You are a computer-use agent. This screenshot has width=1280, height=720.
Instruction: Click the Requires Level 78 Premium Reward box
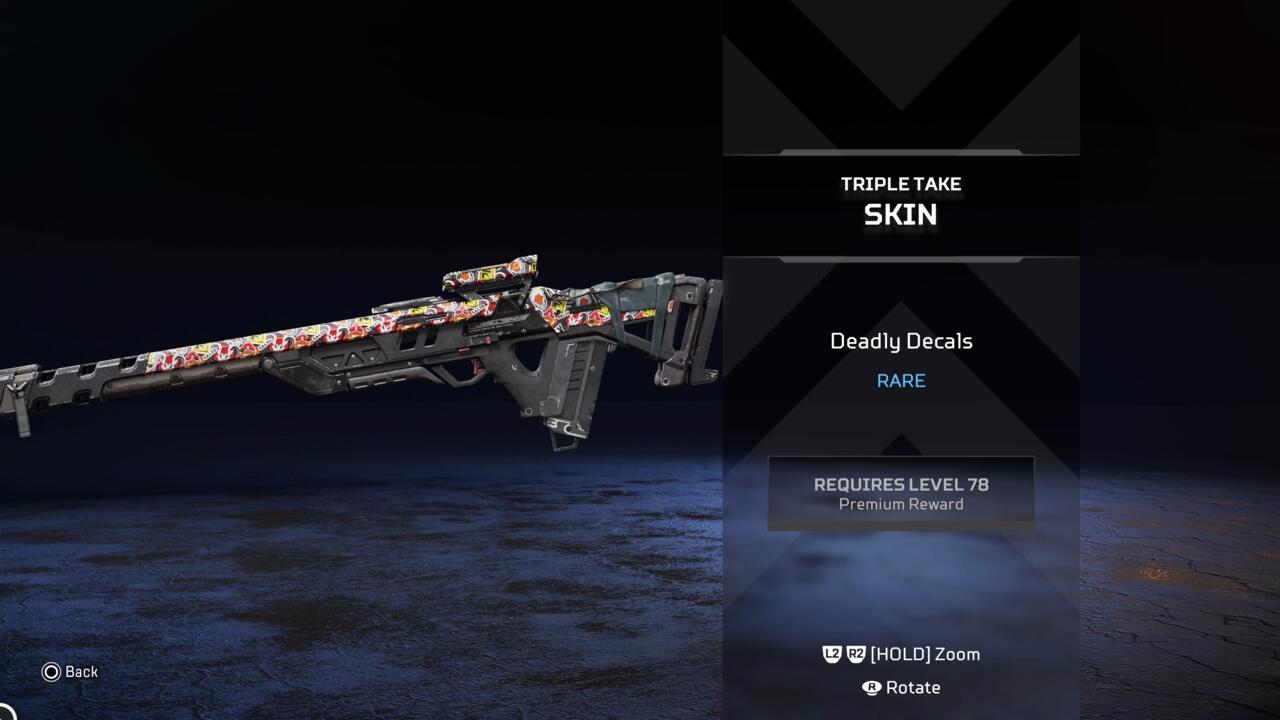(900, 493)
